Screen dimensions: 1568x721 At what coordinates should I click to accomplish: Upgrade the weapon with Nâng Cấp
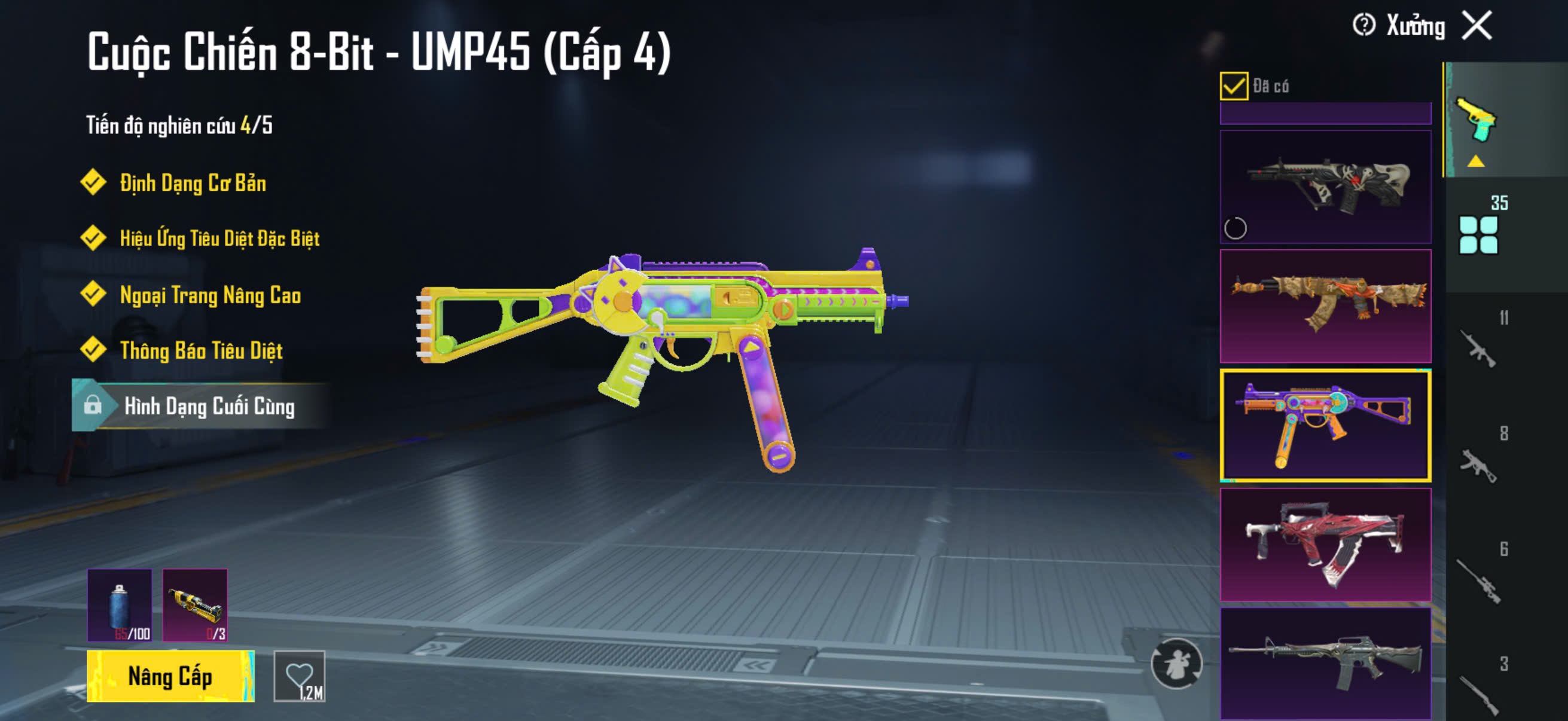point(170,676)
